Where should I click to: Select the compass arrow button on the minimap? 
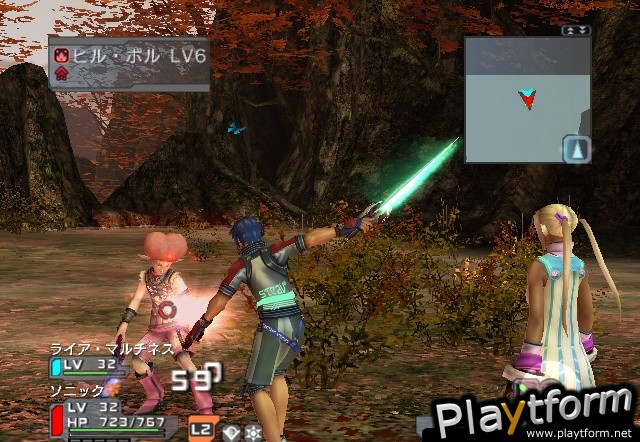click(x=577, y=148)
